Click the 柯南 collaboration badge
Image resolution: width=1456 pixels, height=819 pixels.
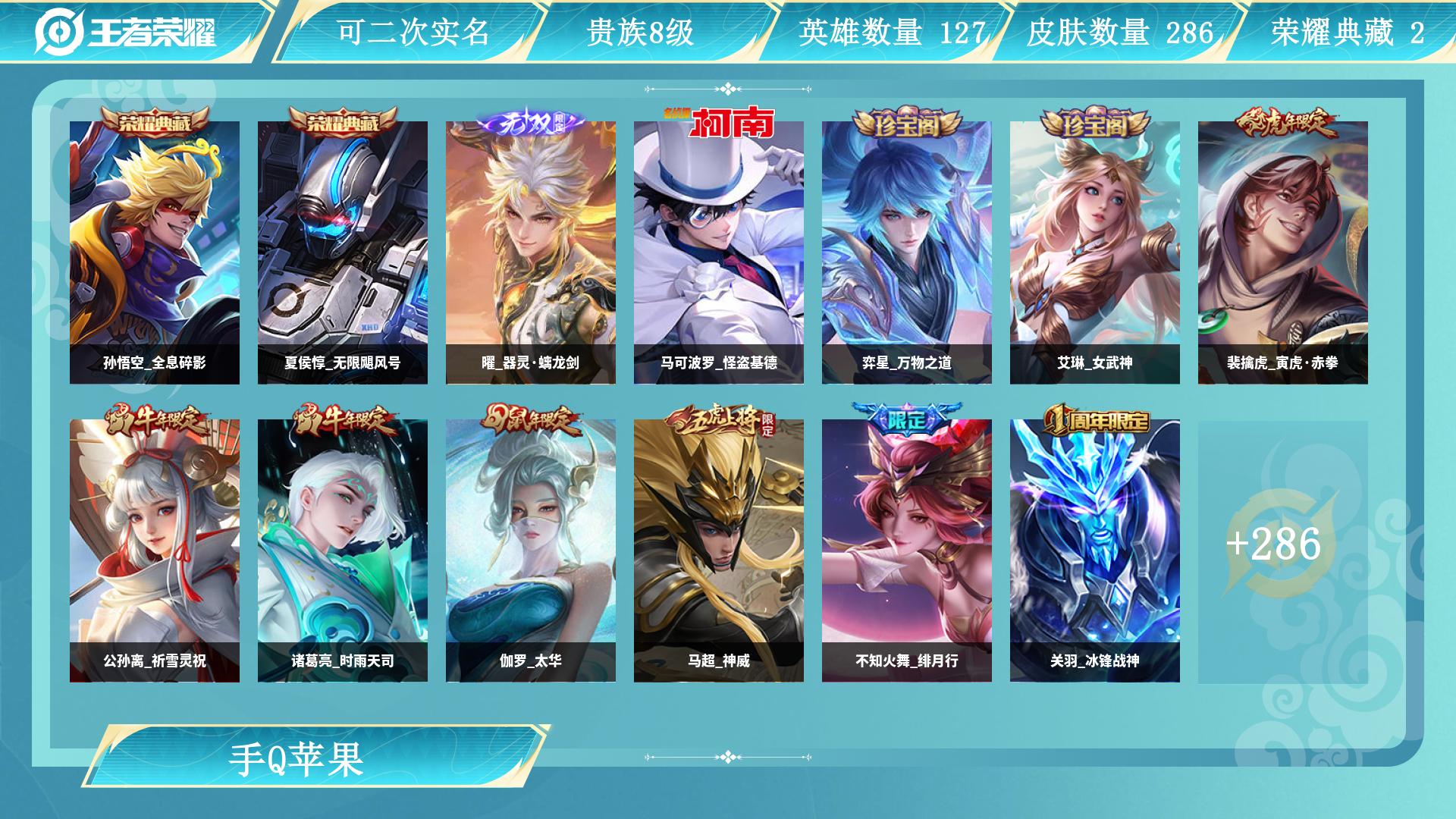click(x=722, y=120)
